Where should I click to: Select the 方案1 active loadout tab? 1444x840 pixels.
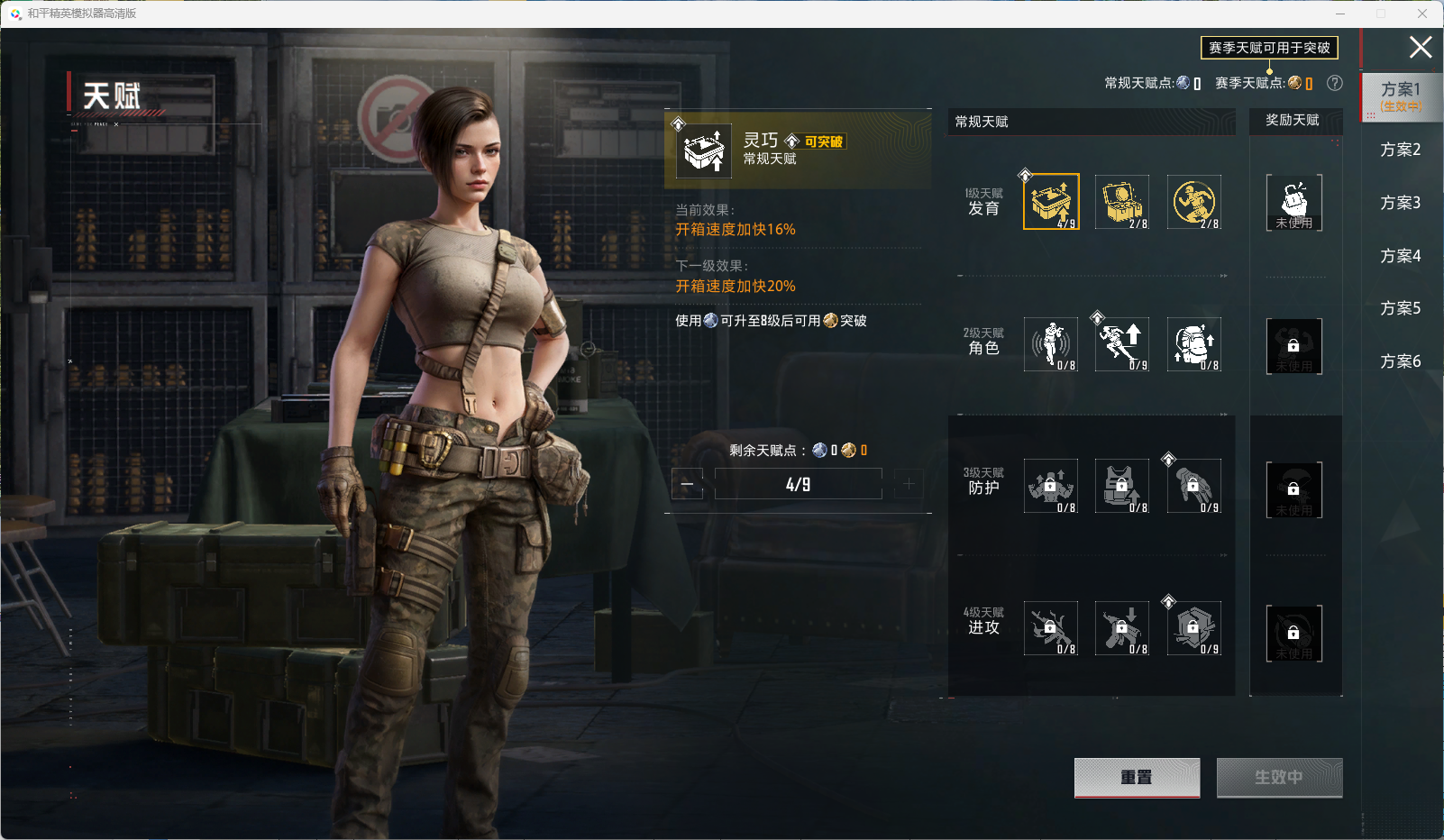point(1400,96)
